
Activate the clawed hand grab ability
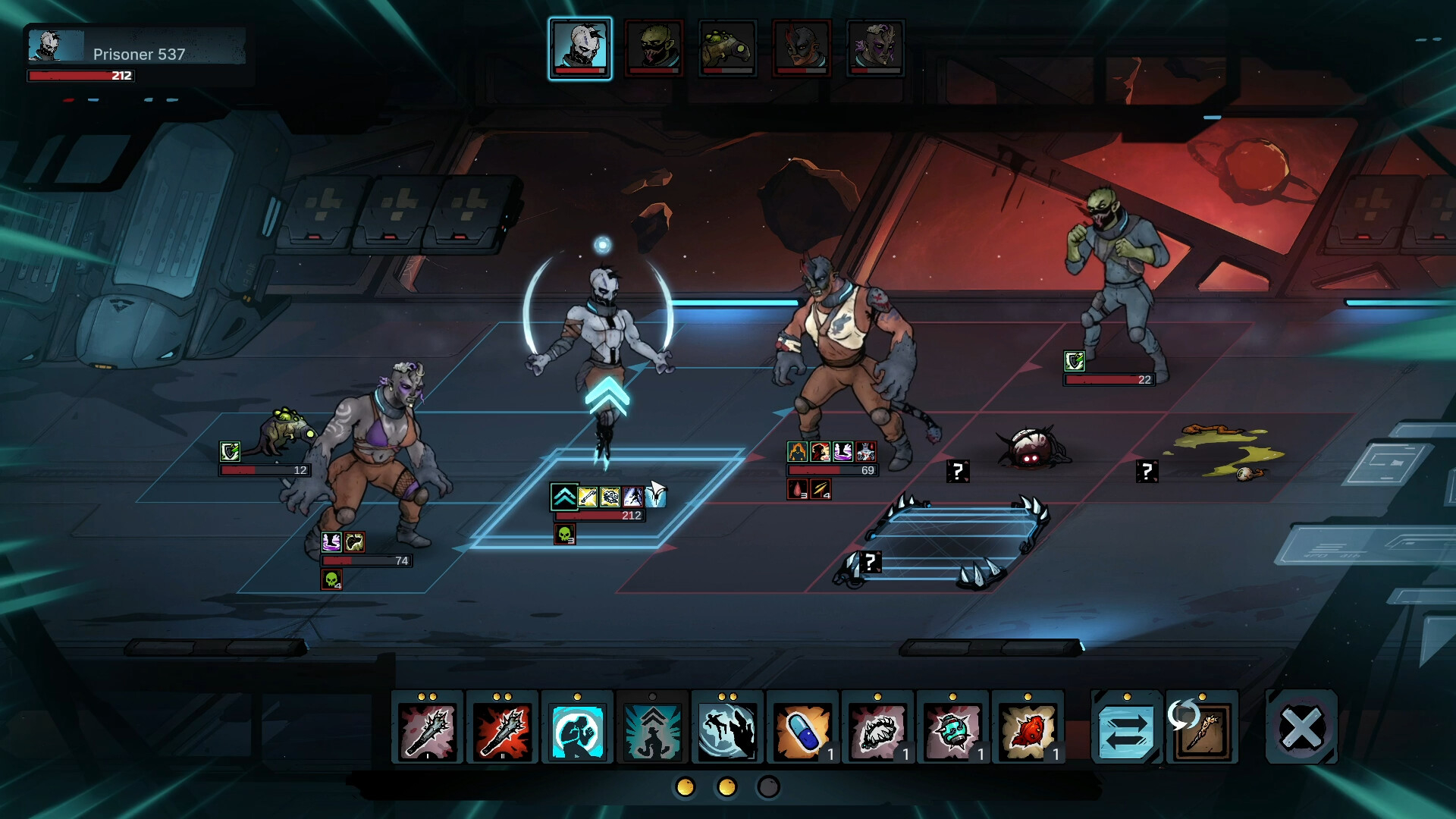pyautogui.click(x=726, y=729)
